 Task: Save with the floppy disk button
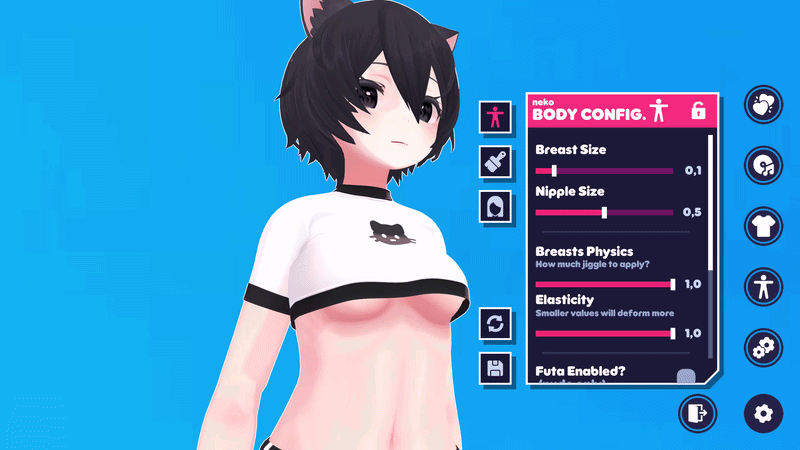click(x=495, y=367)
